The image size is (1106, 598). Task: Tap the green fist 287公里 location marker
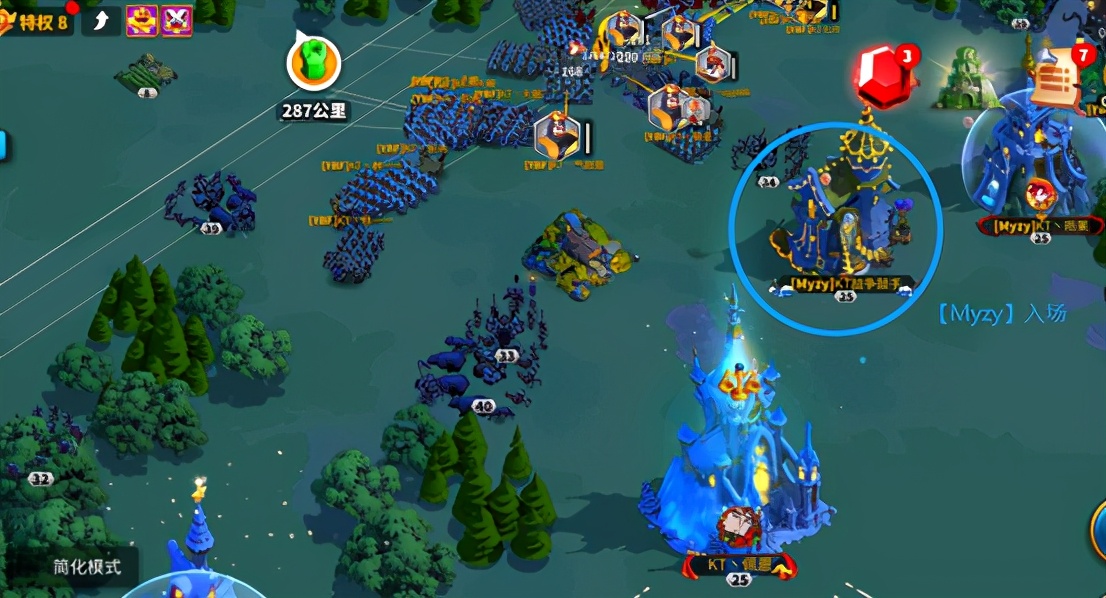[313, 63]
